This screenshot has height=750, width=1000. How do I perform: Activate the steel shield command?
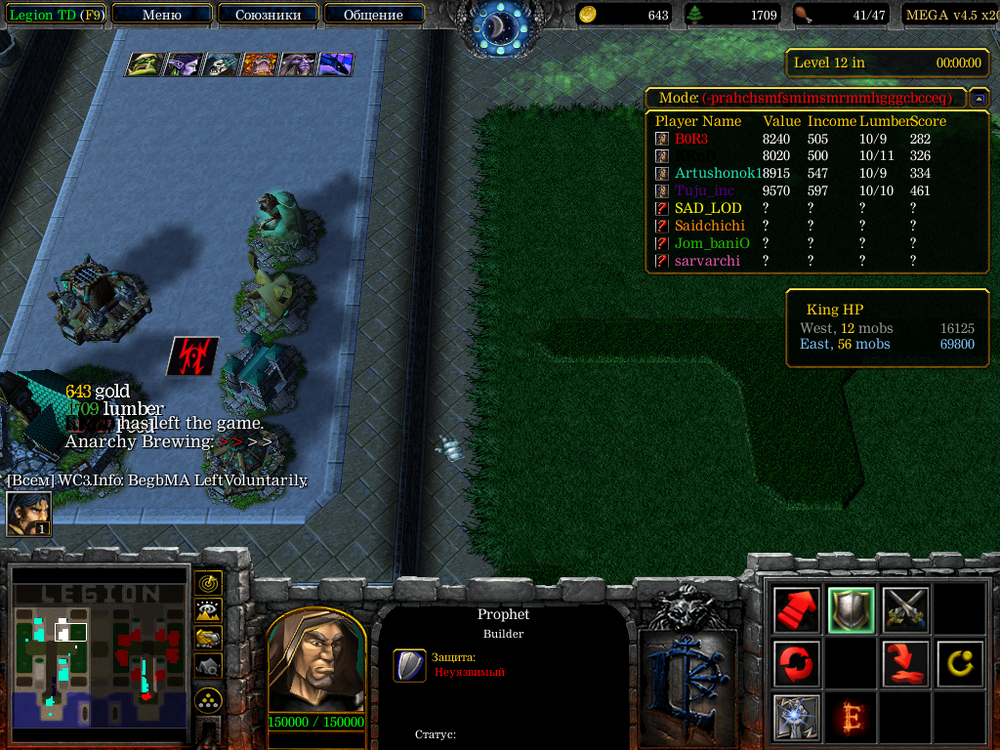coord(851,609)
